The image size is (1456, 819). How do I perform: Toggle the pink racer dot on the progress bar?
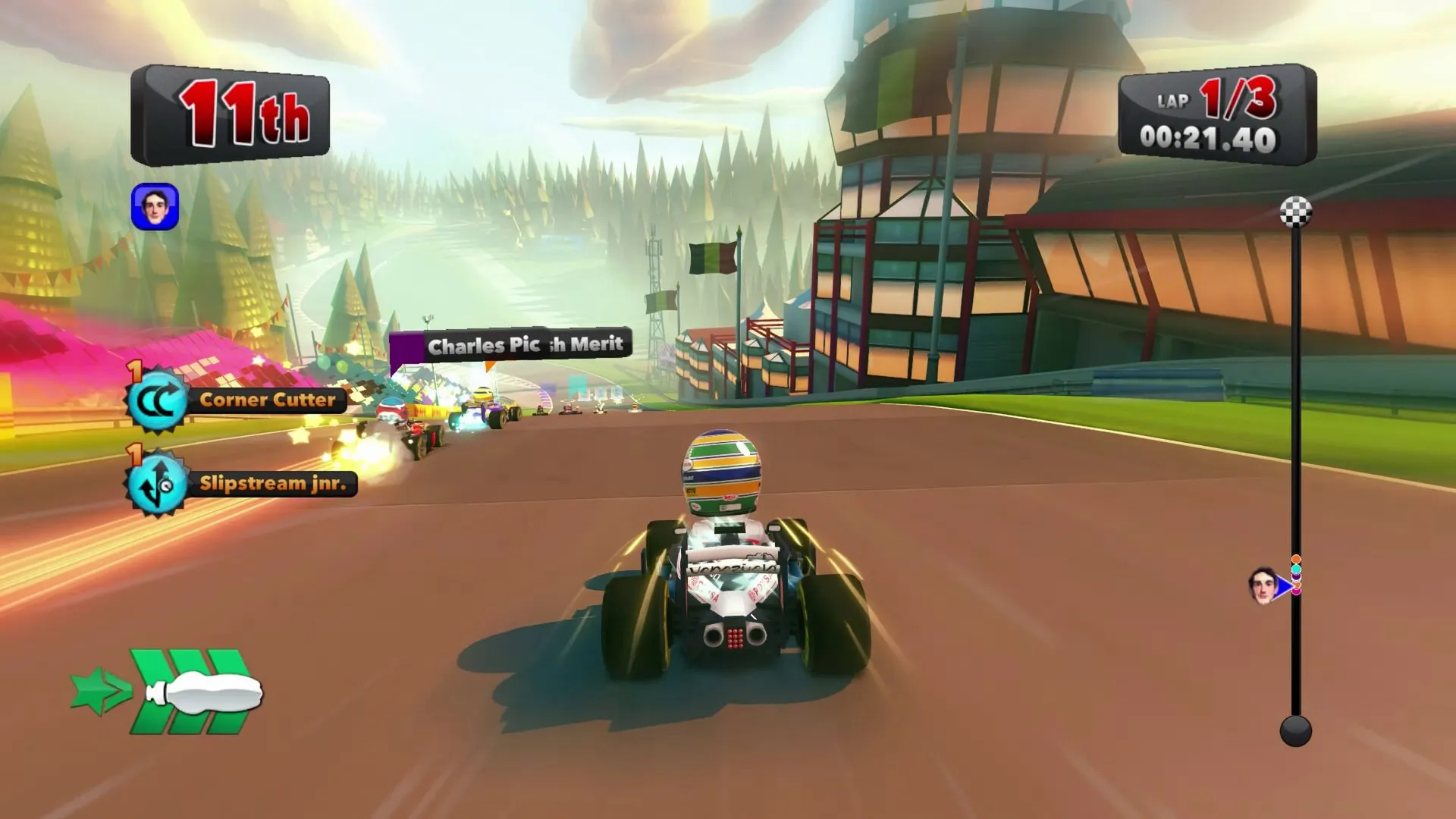(x=1297, y=591)
